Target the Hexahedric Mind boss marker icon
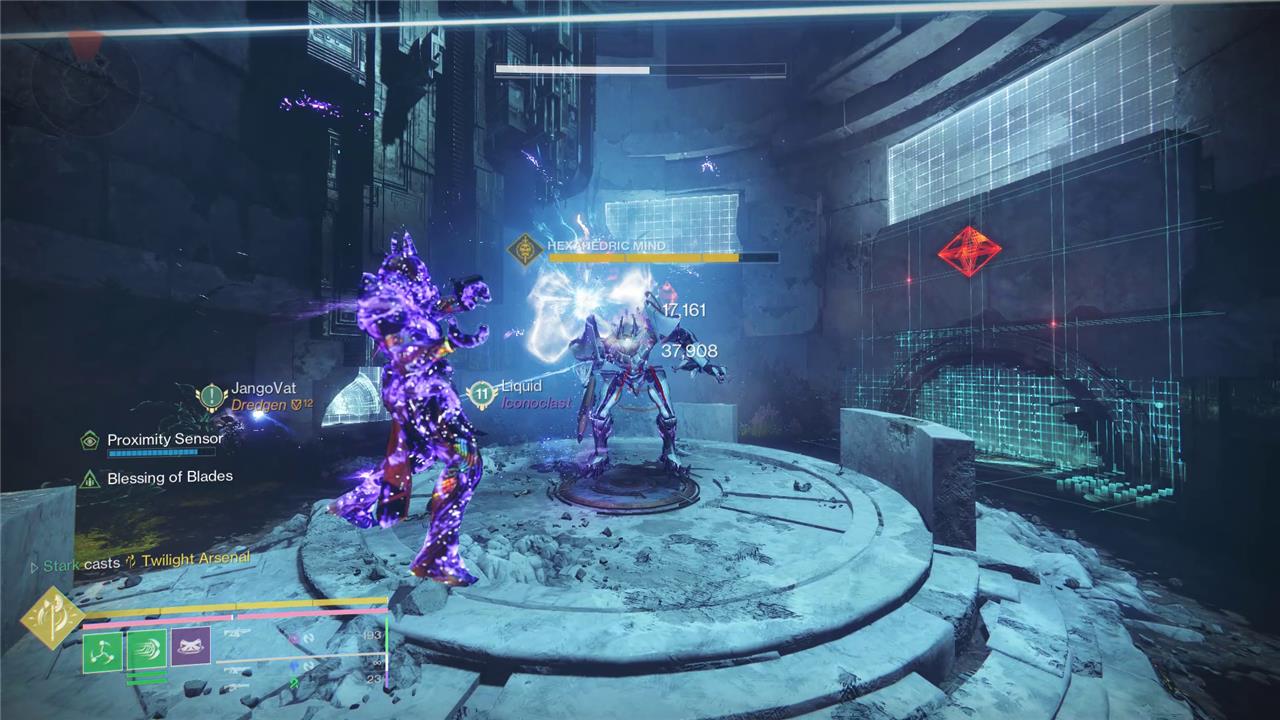This screenshot has height=720, width=1280. pyautogui.click(x=525, y=250)
